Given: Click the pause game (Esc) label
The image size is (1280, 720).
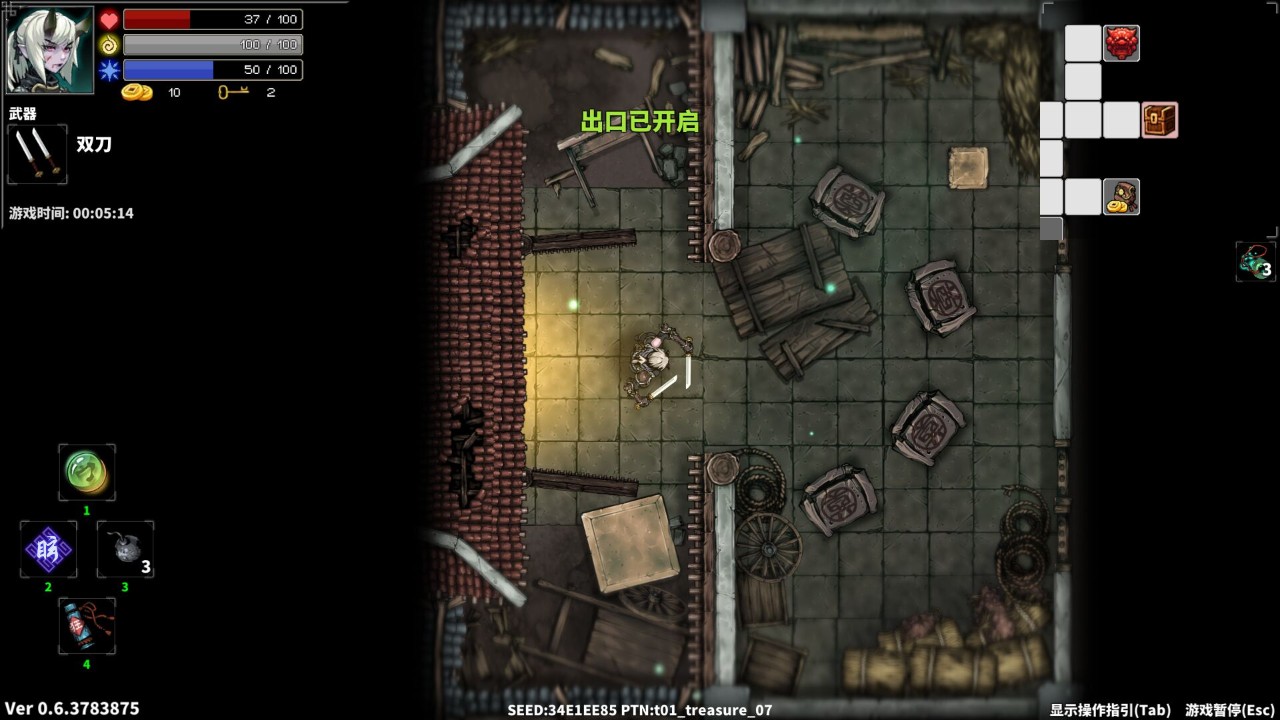Looking at the screenshot, I should pos(1230,710).
